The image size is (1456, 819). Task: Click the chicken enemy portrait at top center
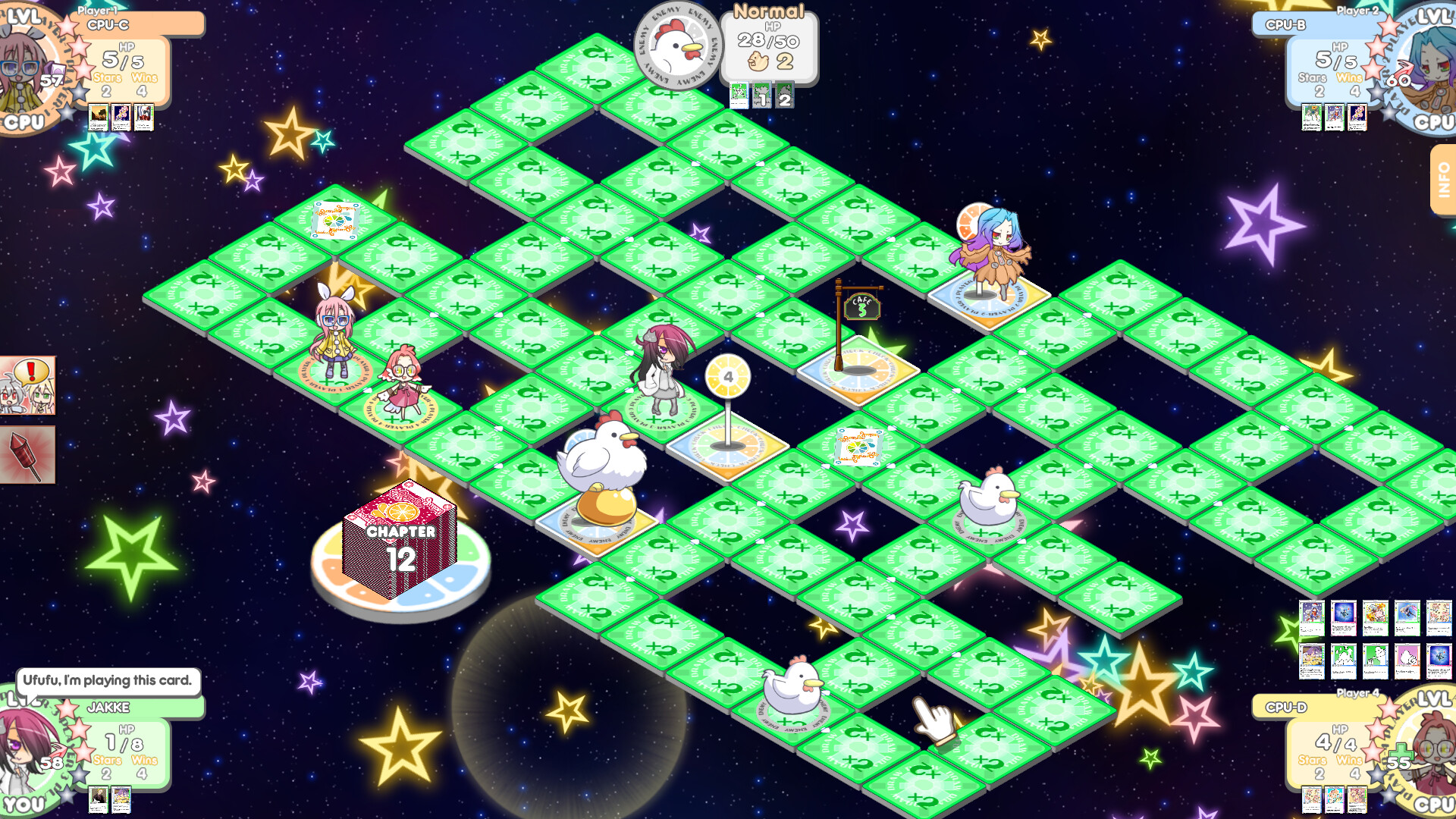(x=677, y=45)
